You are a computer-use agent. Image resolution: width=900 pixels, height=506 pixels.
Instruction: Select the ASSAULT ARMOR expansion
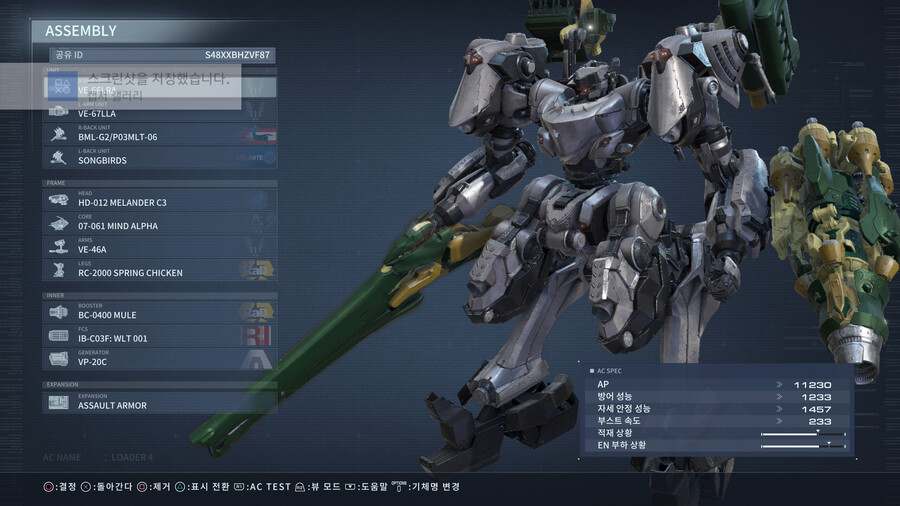(x=160, y=403)
